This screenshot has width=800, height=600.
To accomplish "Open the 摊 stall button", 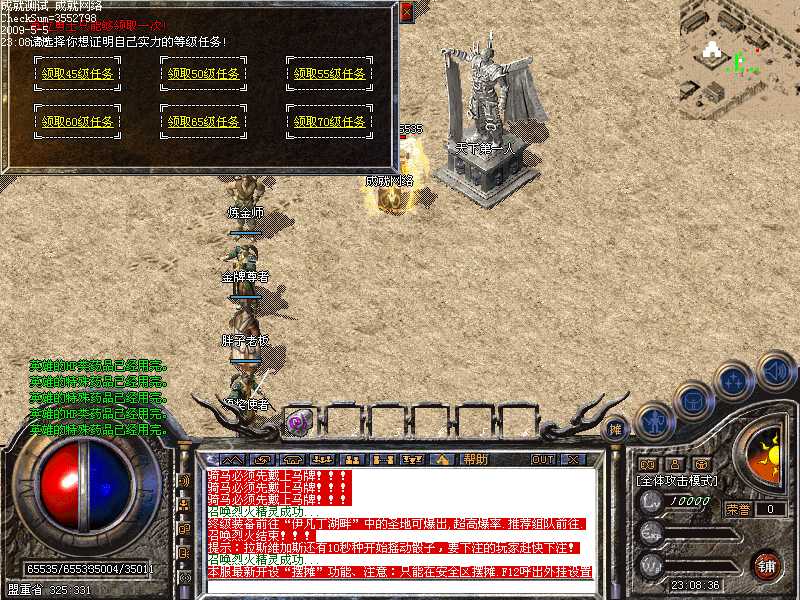I will point(617,427).
